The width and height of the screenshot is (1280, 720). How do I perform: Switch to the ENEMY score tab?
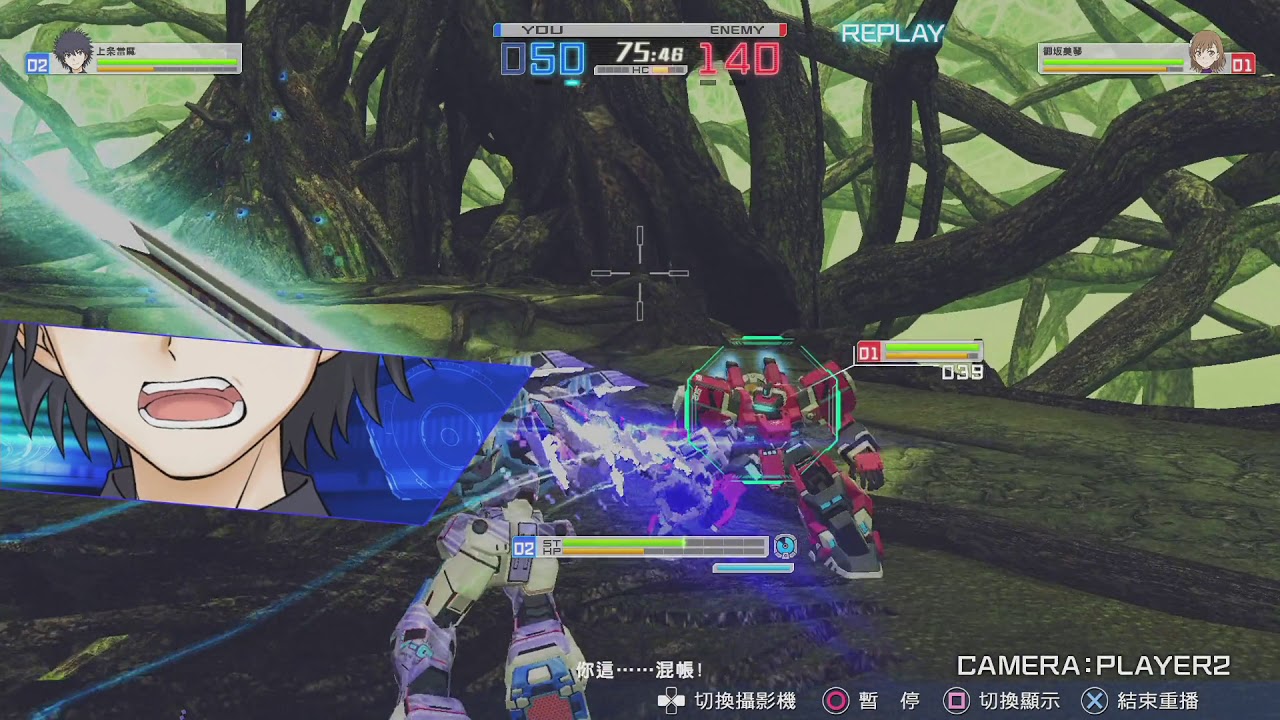739,30
